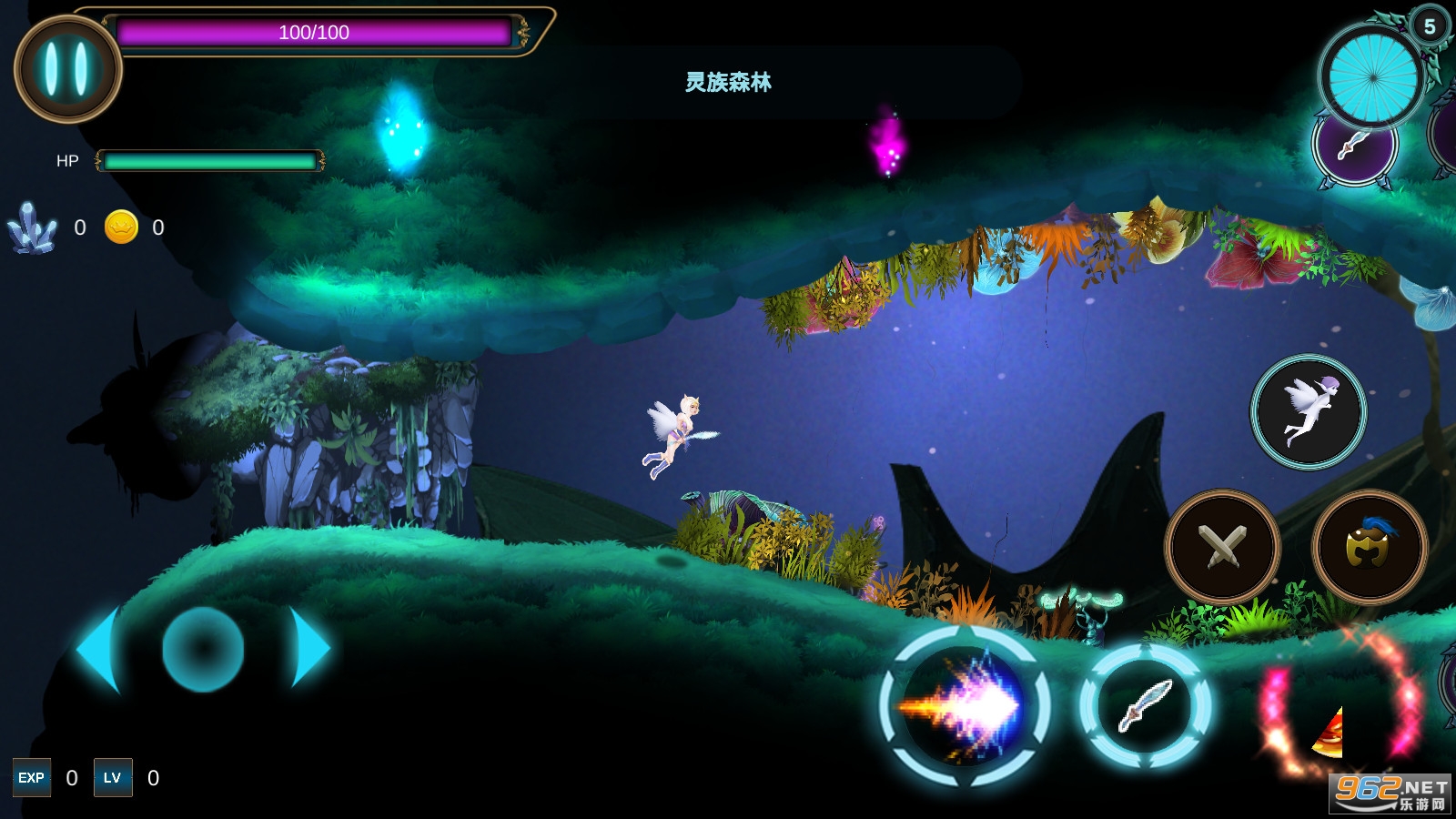Select the cyan umbrella icon
The height and width of the screenshot is (819, 1456).
click(x=1372, y=76)
